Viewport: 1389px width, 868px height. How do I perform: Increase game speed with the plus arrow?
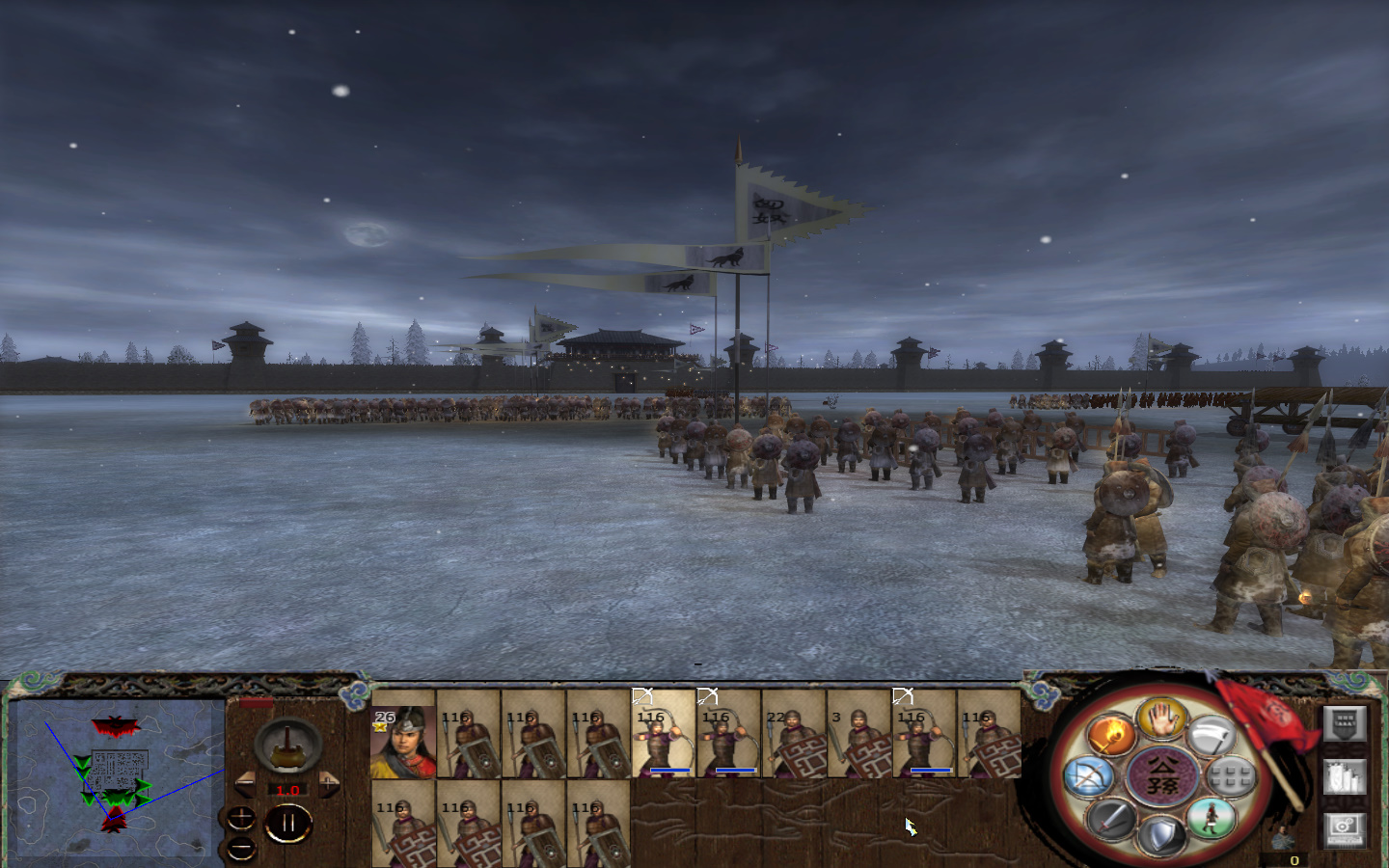coord(329,783)
